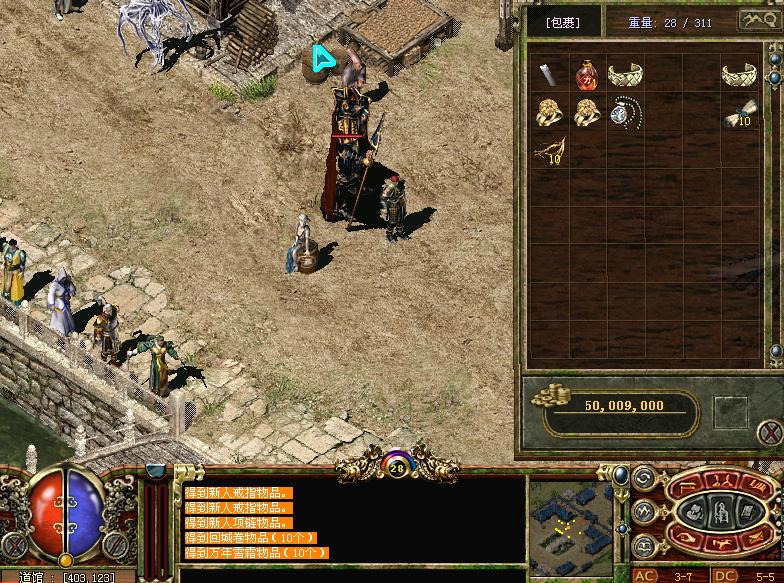Close the bag with the red X button

coord(769,433)
